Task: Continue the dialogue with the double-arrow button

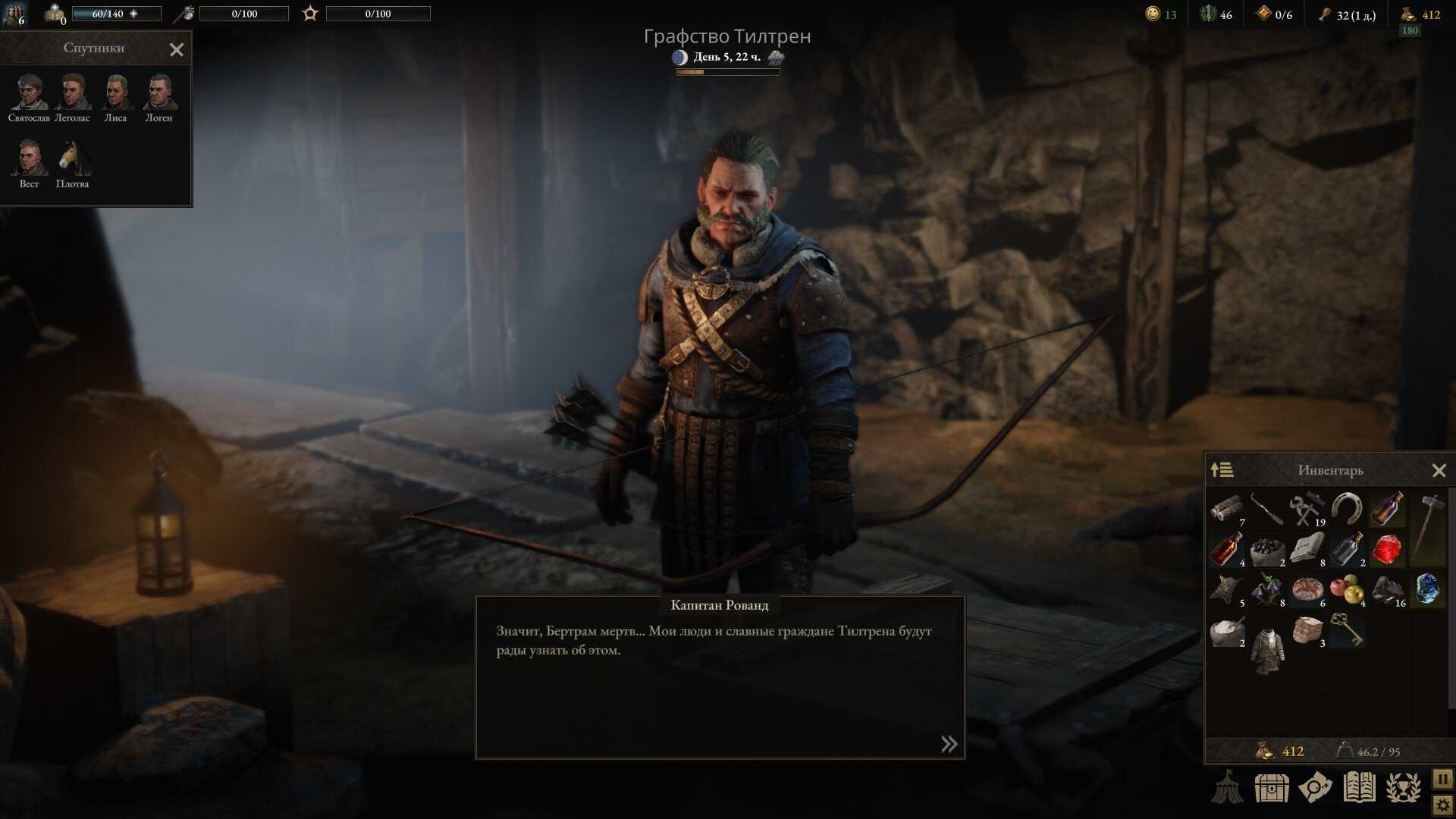Action: pos(949,744)
